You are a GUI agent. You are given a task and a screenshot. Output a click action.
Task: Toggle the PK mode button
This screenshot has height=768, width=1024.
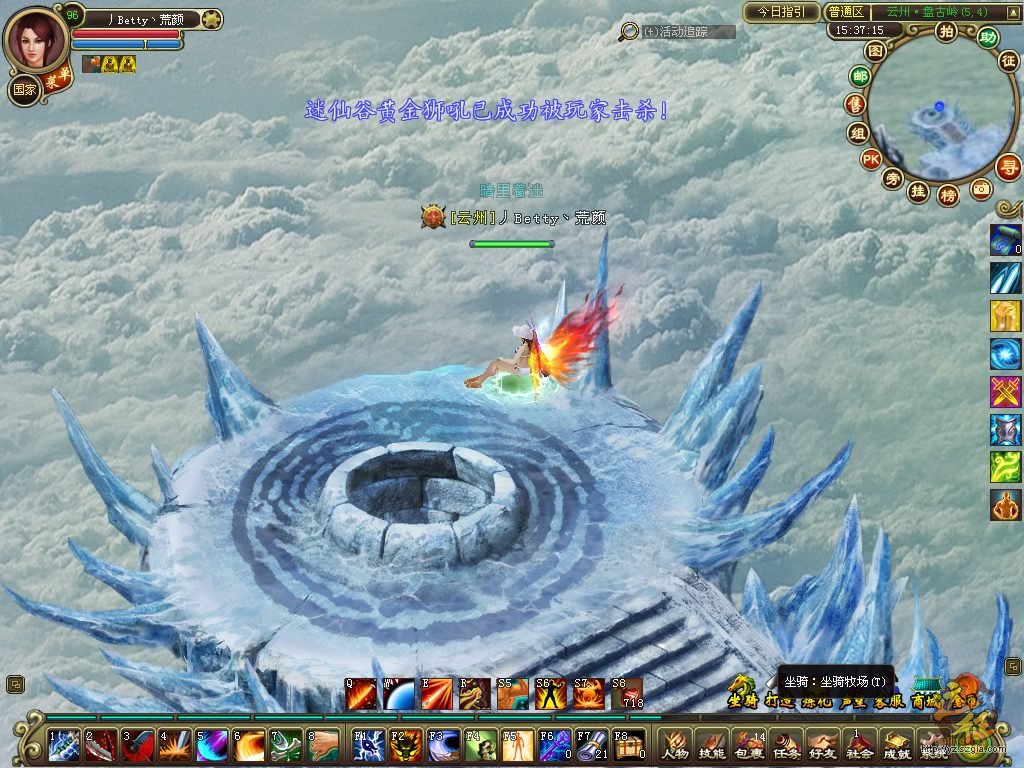point(870,159)
